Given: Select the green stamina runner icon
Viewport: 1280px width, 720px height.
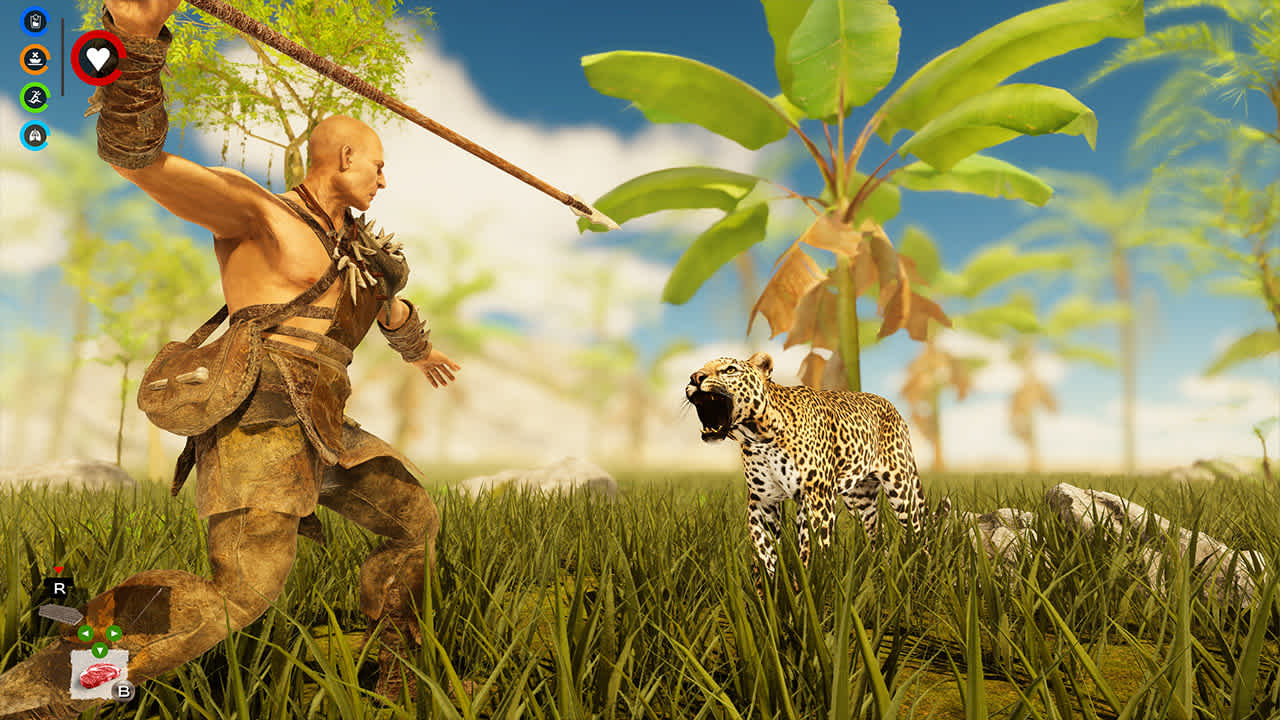Looking at the screenshot, I should coord(34,98).
